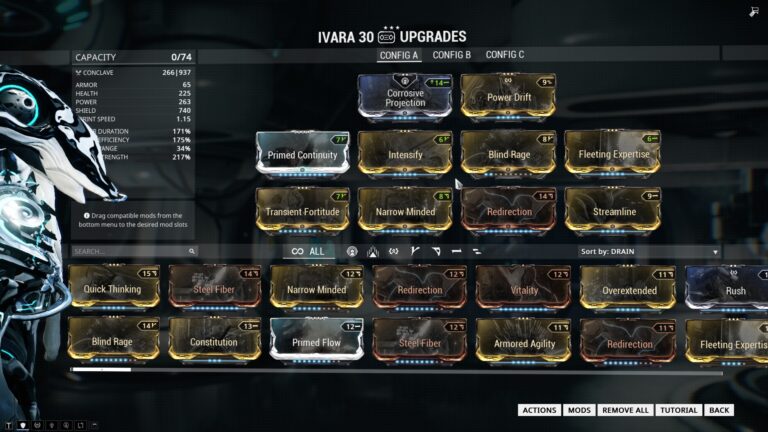
Task: Switch to the Config B tab
Action: point(451,55)
